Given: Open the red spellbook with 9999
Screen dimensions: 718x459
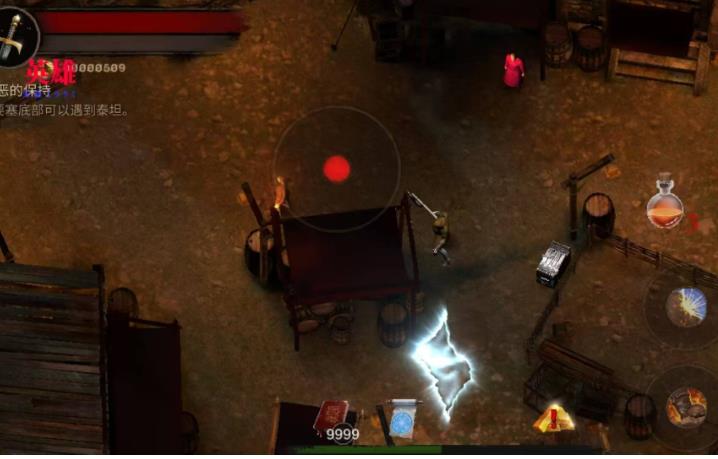Looking at the screenshot, I should [x=332, y=418].
